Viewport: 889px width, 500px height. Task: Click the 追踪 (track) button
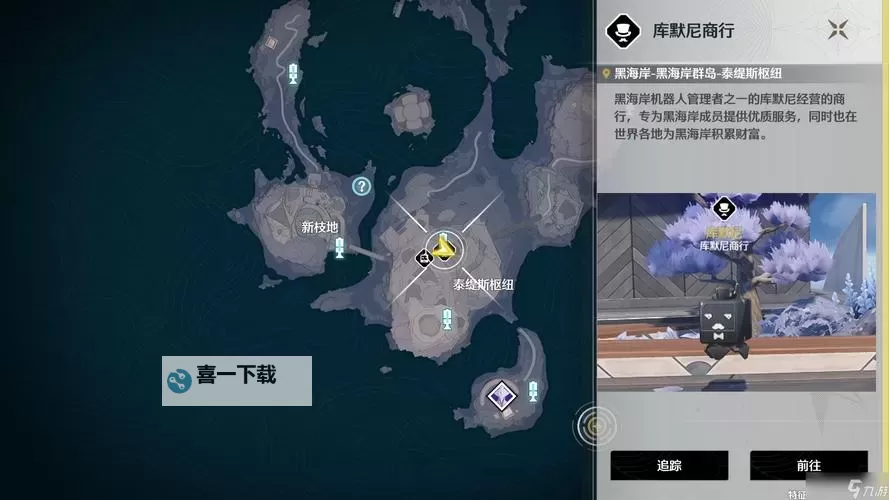pos(669,465)
